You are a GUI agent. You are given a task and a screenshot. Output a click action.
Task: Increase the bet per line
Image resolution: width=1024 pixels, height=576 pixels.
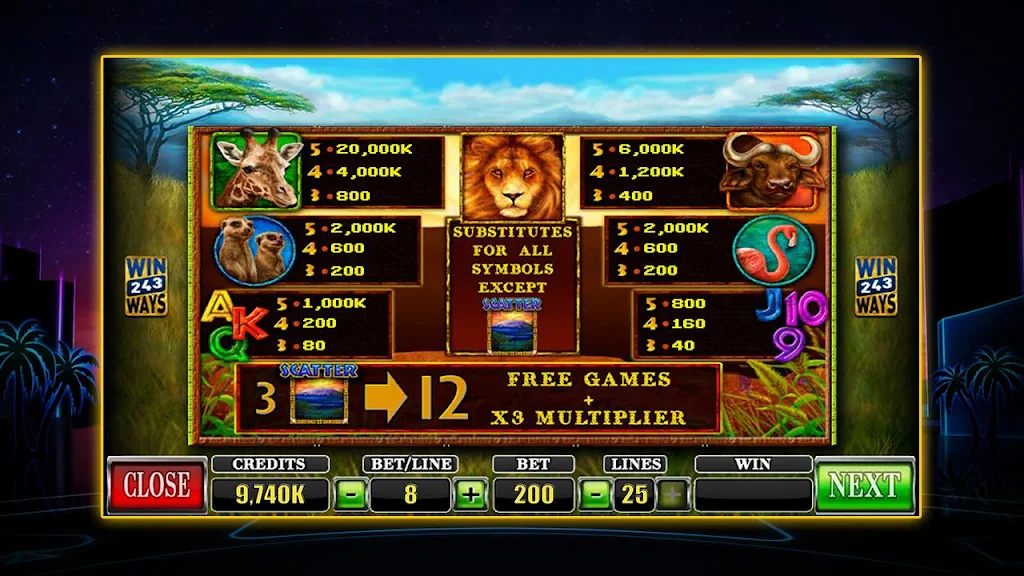click(470, 493)
